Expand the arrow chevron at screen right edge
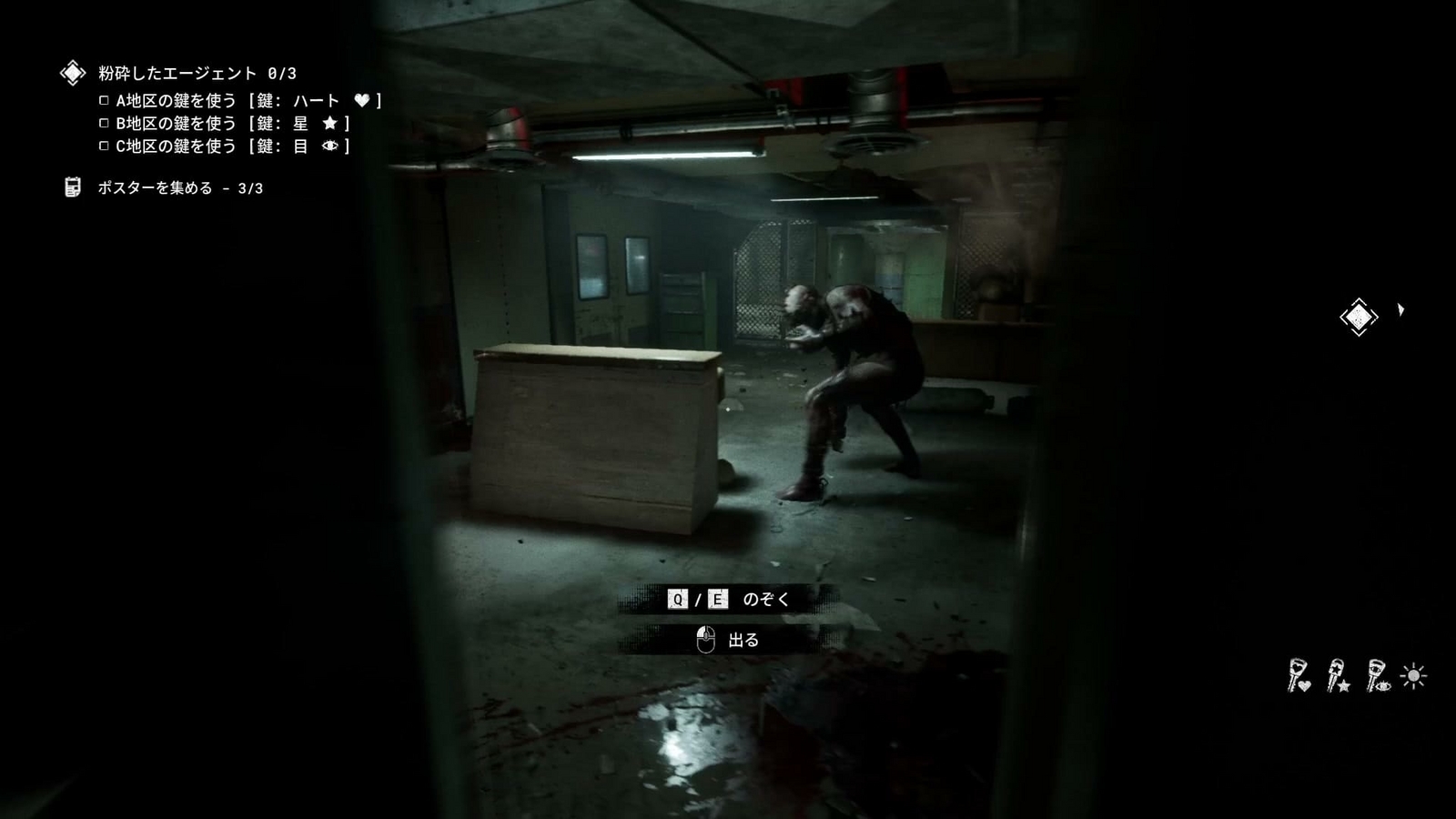Viewport: 1456px width, 819px height. pyautogui.click(x=1401, y=311)
